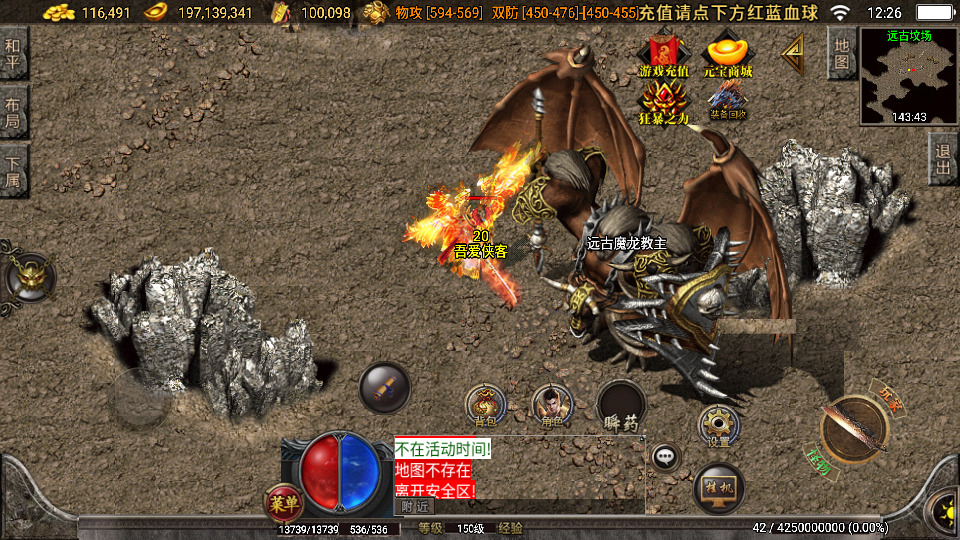Open the 下属 subordinates button

pos(13,170)
